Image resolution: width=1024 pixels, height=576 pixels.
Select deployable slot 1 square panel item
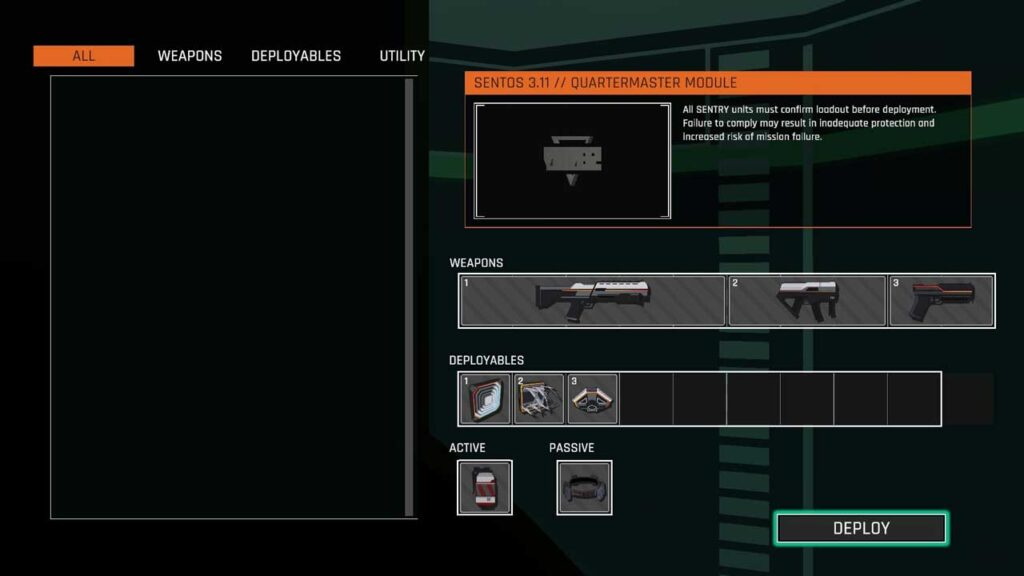[x=485, y=399]
